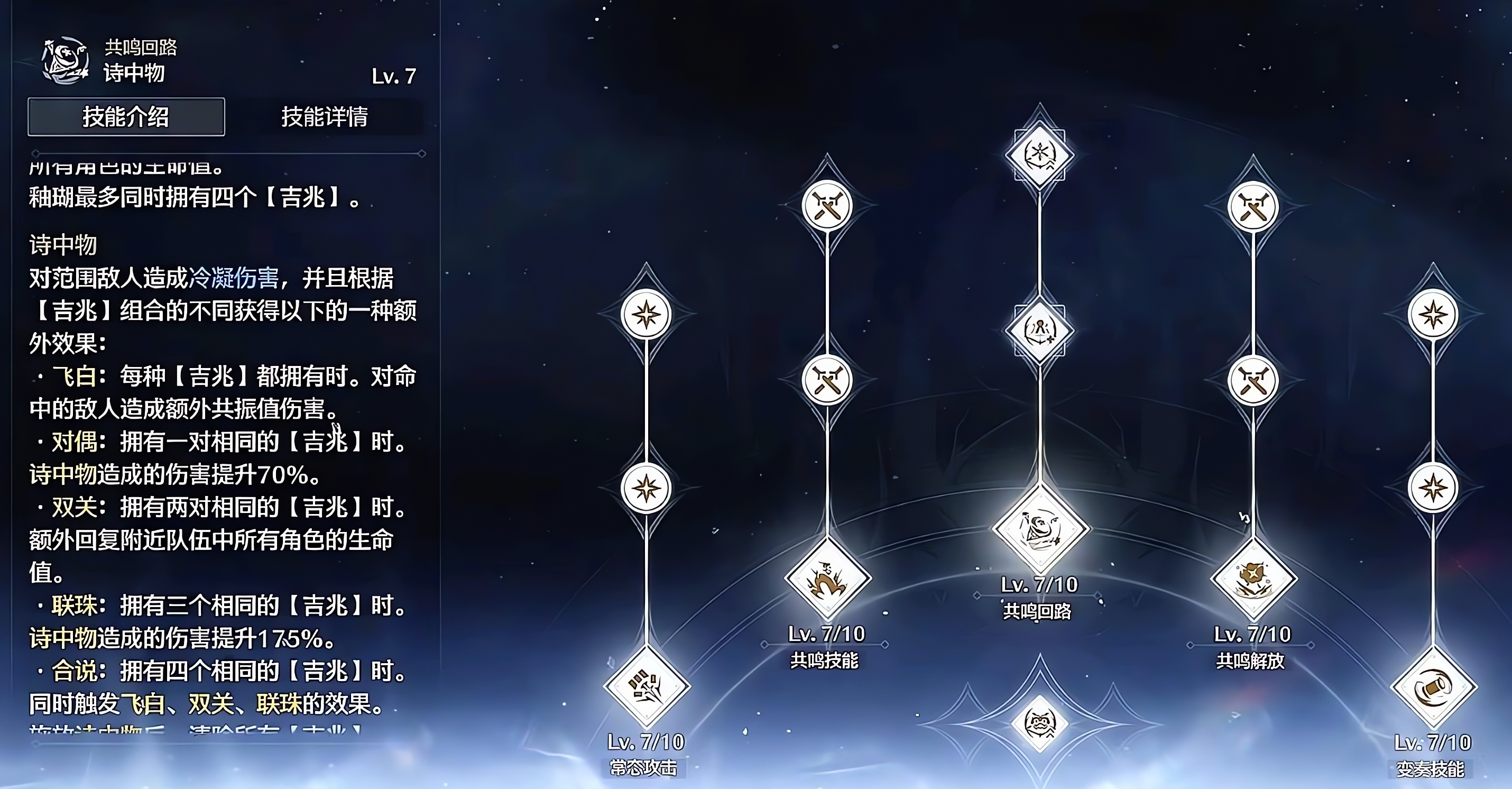Switch to the 技能详情 tab
The width and height of the screenshot is (1512, 789).
325,117
